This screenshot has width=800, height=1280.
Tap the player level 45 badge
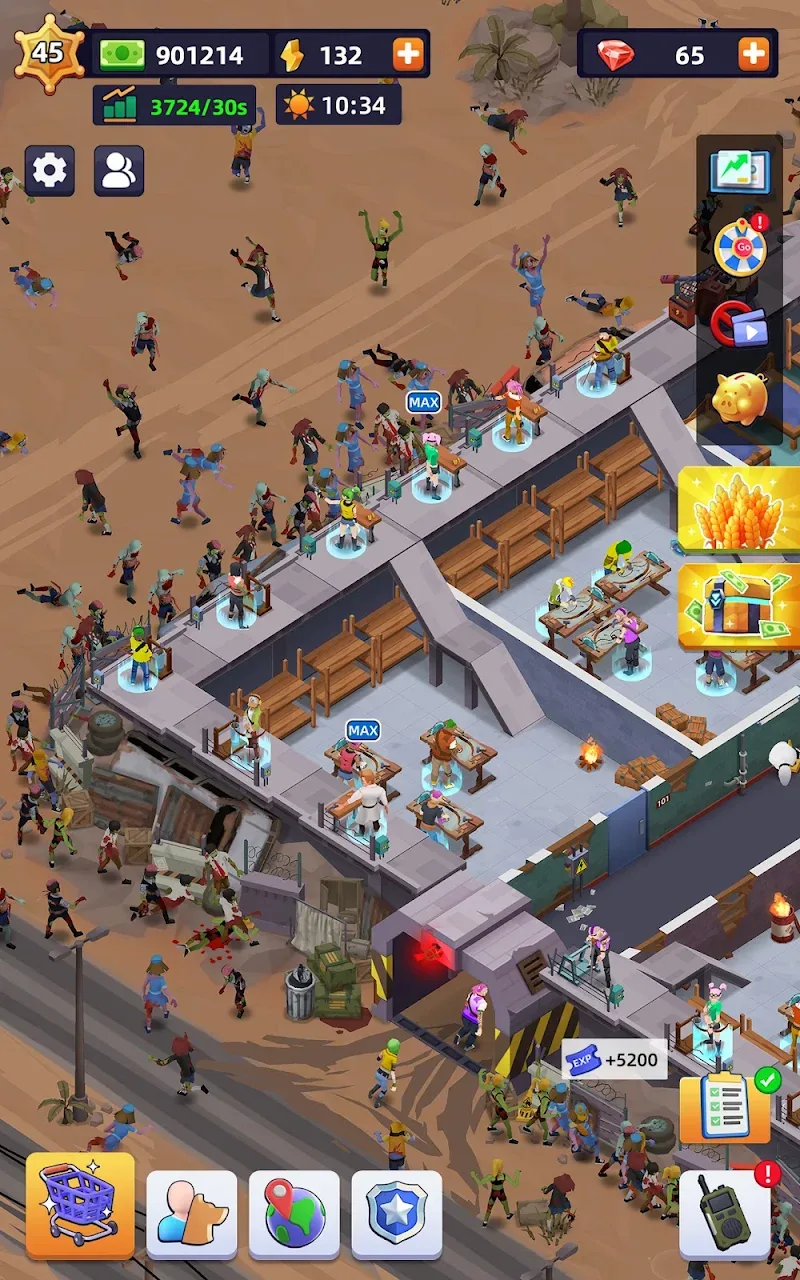[x=48, y=52]
